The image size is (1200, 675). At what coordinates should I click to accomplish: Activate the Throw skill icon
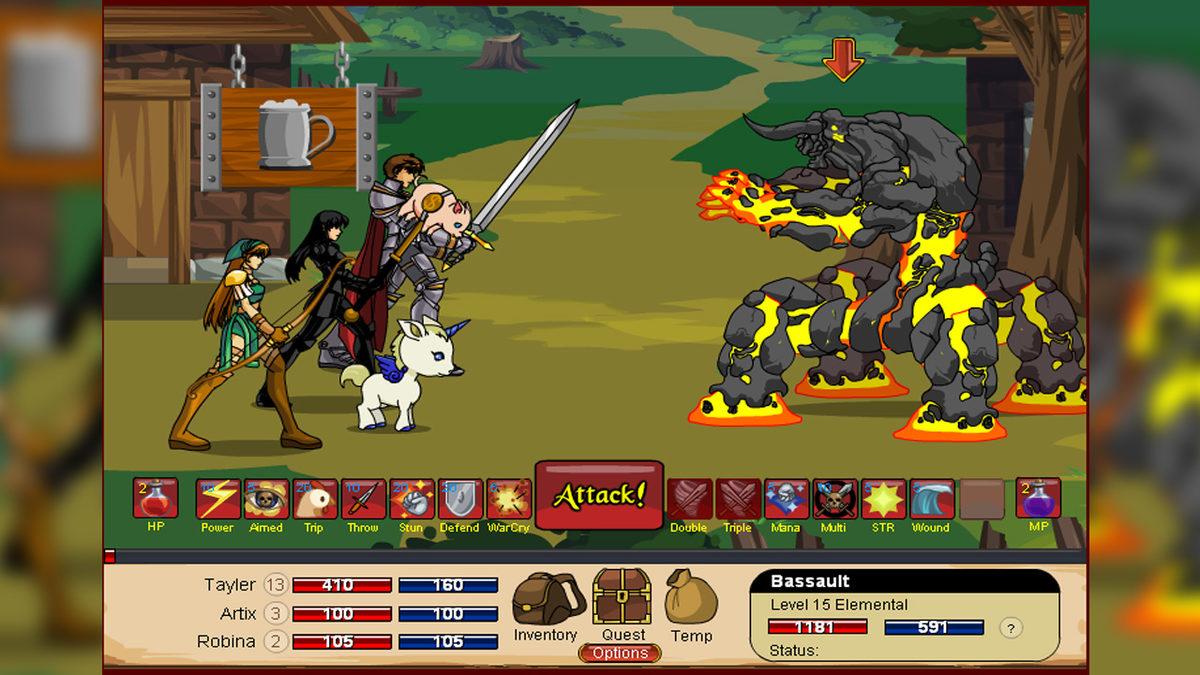click(363, 499)
